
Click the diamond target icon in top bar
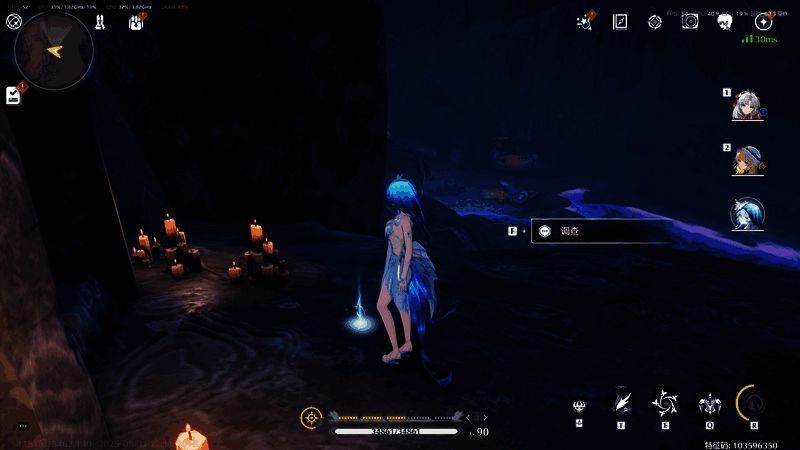[x=655, y=22]
